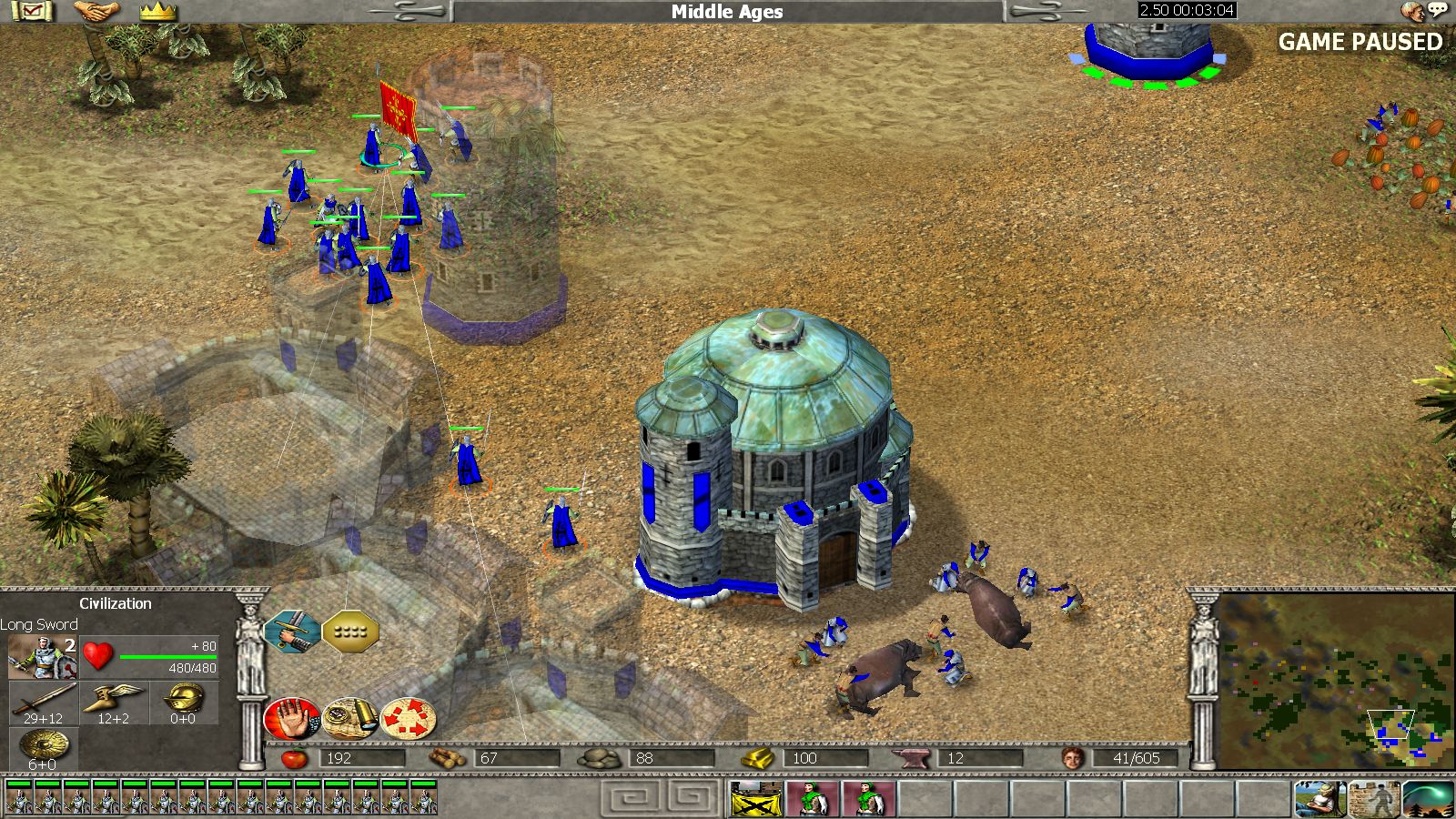Select the sword-in-hand attack command

point(292,631)
